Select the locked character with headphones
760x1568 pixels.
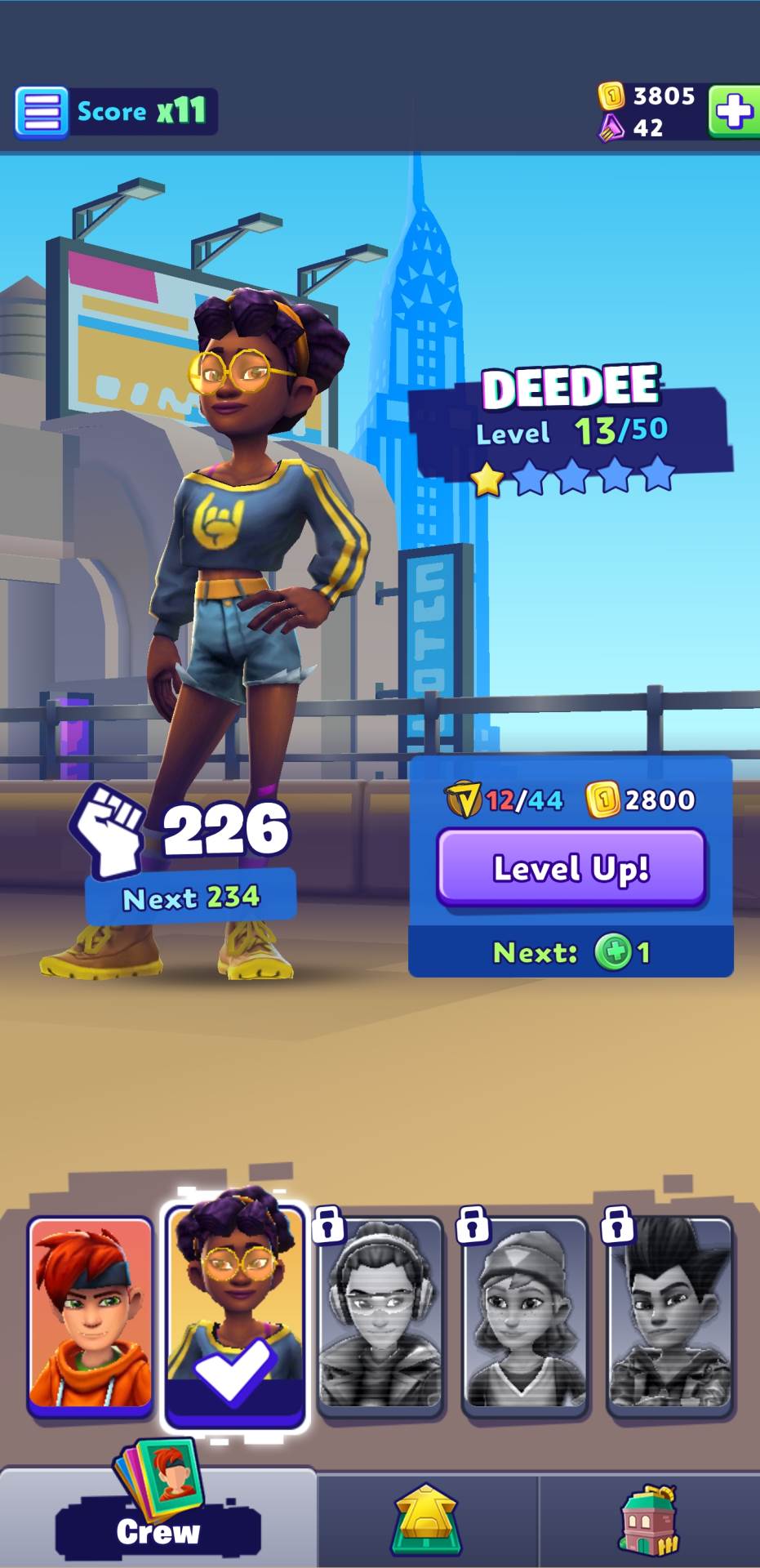click(x=380, y=1315)
